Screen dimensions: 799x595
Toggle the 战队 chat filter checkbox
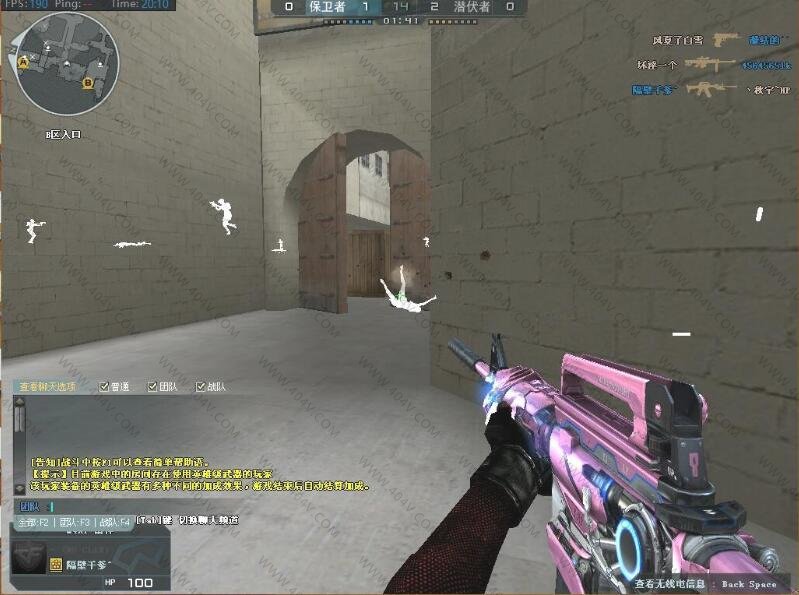(x=201, y=386)
